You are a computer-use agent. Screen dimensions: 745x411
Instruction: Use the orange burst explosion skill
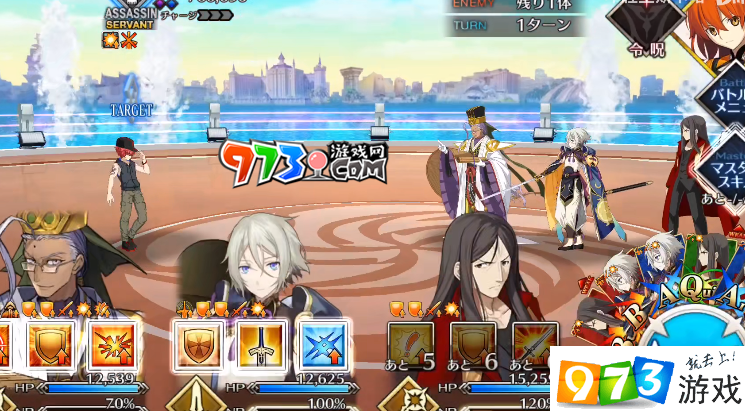tap(110, 345)
